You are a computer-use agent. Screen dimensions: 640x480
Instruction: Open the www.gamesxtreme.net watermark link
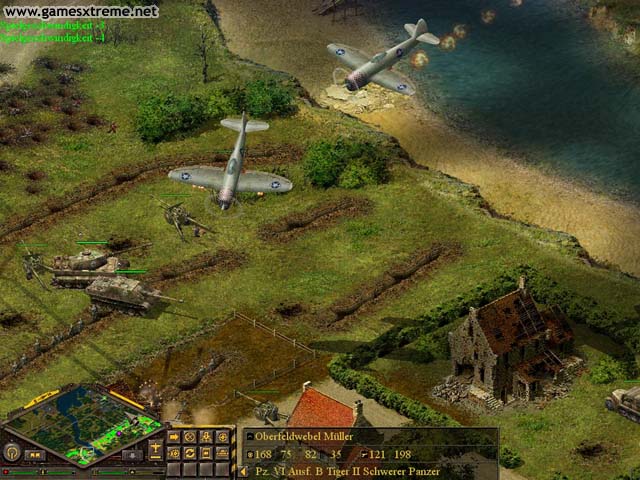pyautogui.click(x=80, y=11)
